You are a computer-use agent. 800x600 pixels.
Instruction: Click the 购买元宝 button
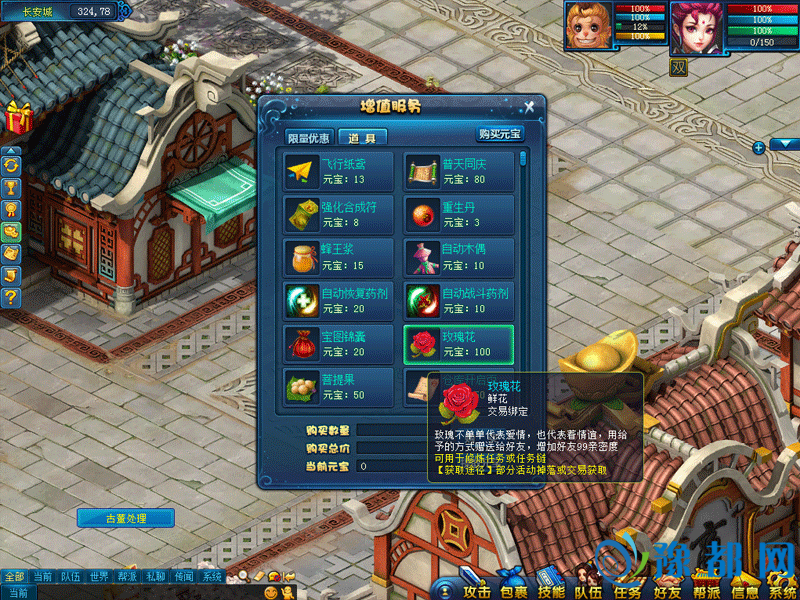498,134
